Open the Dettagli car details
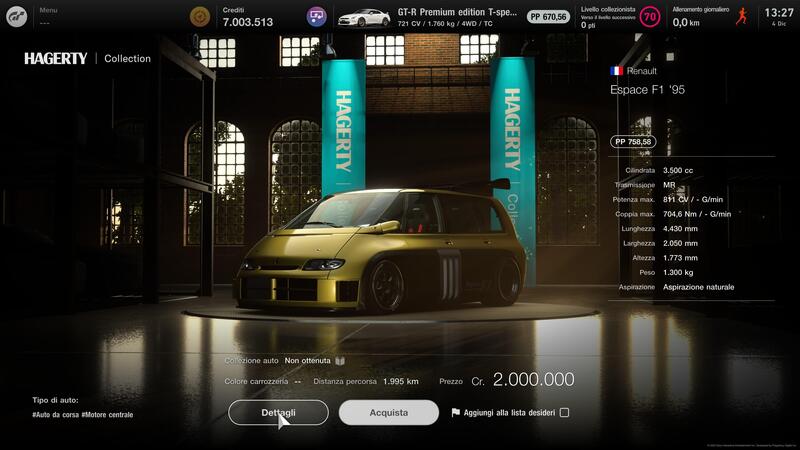Screen dimensions: 800x450 point(278,412)
